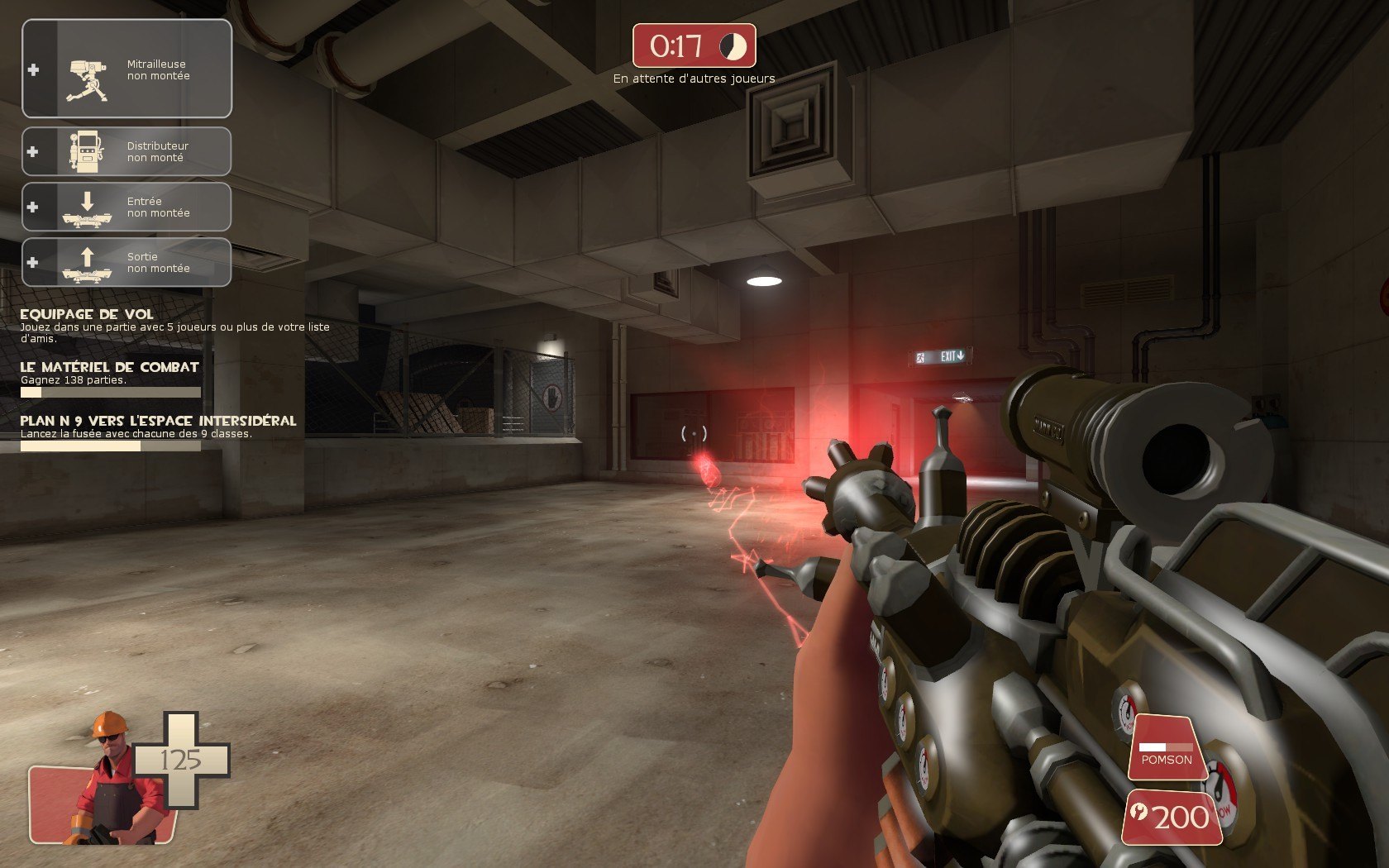Select the Pomson weapon charge panel
The height and width of the screenshot is (868, 1389).
1166,748
